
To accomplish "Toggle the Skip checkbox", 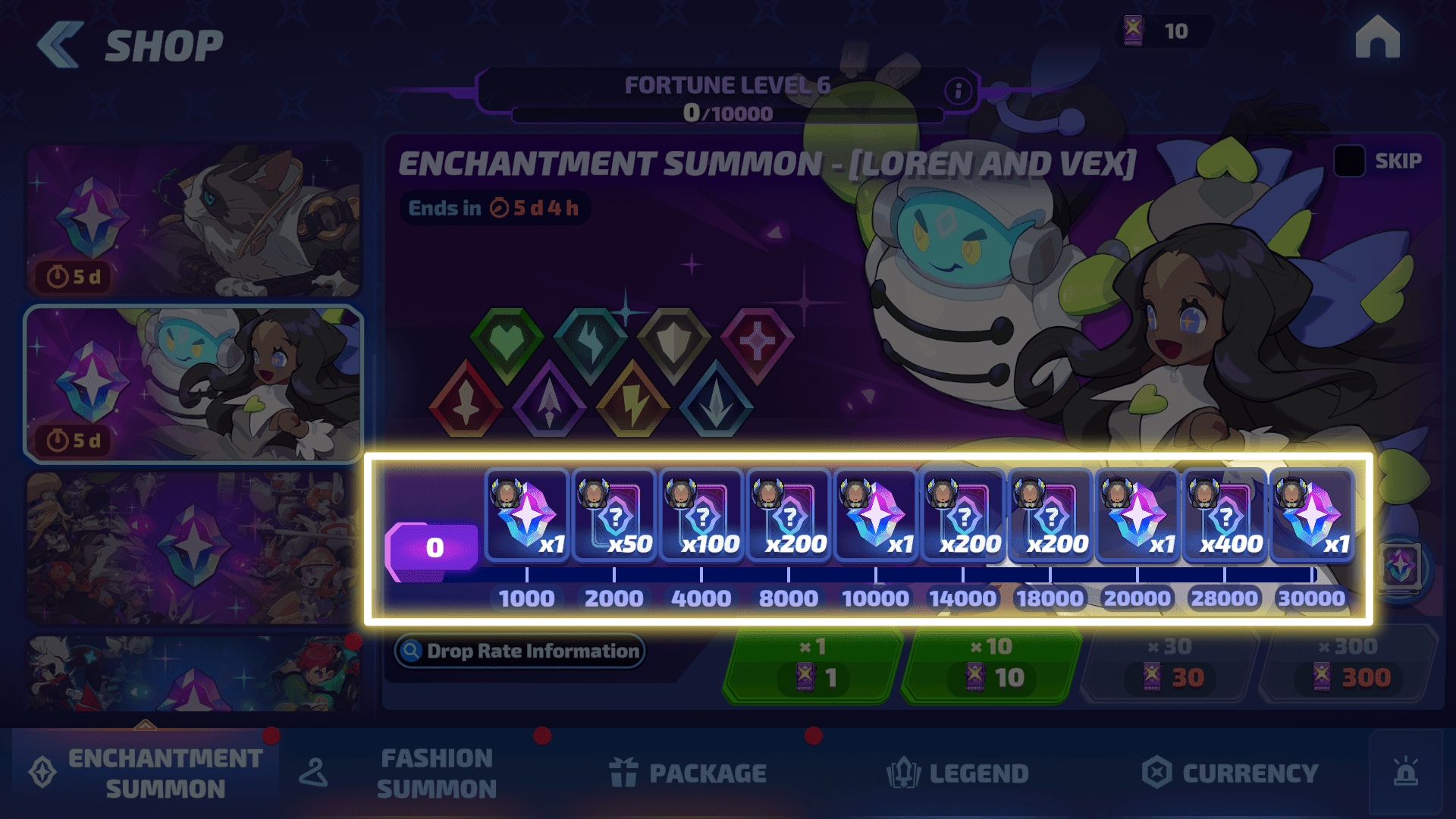I will (x=1349, y=161).
